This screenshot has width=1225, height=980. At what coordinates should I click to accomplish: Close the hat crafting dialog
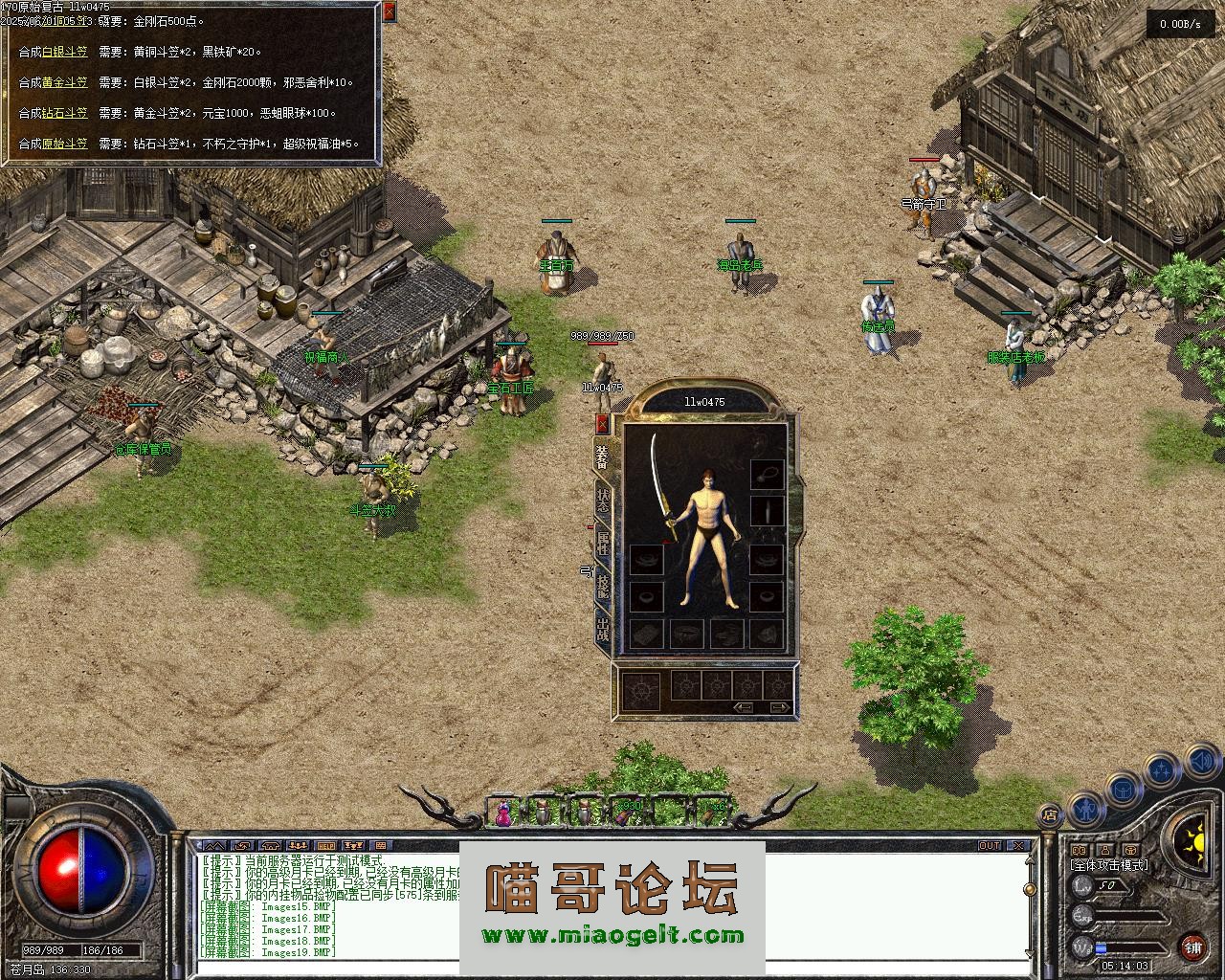tap(389, 12)
